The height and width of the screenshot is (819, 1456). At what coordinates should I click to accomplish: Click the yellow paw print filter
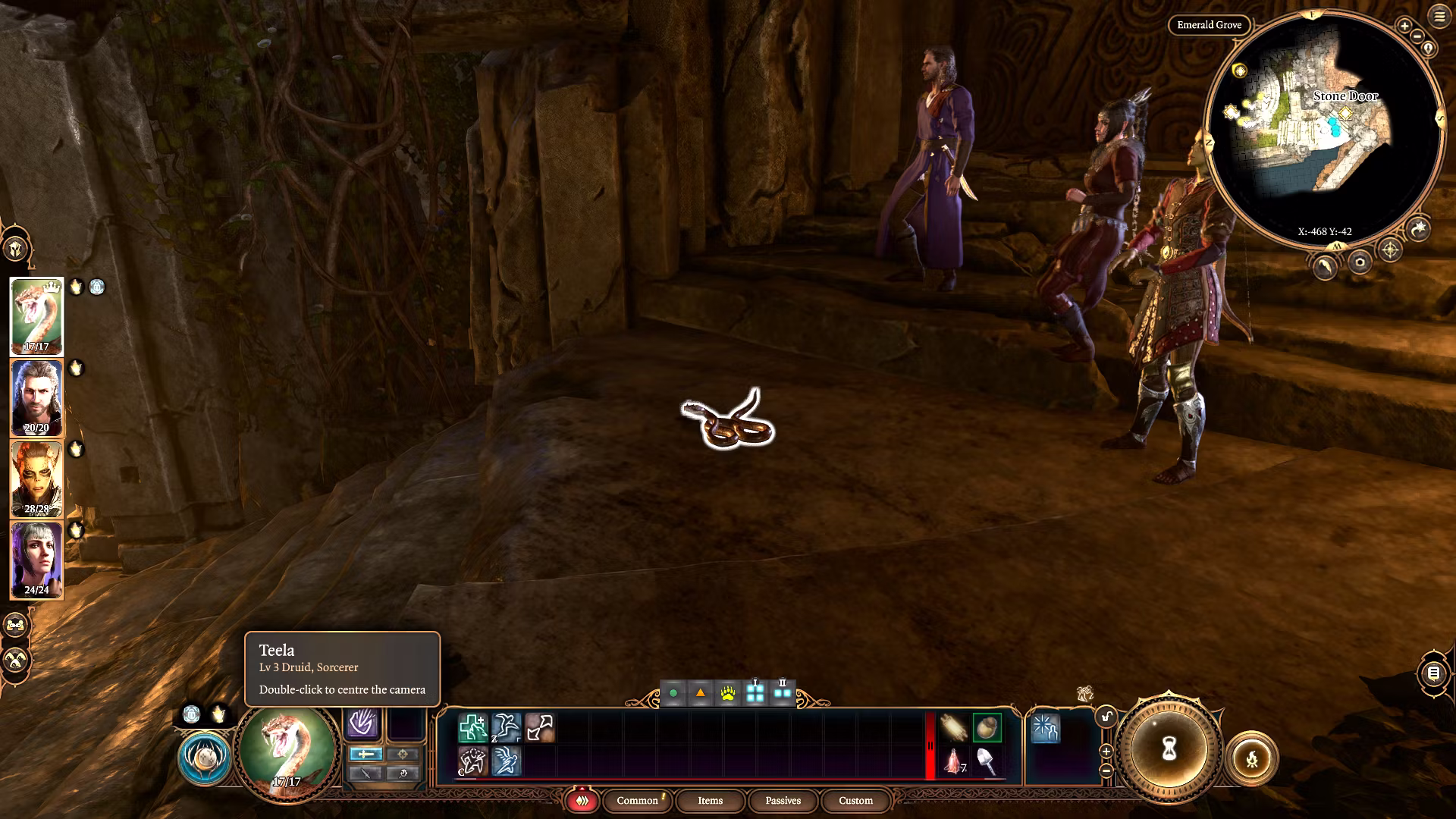coord(727,693)
